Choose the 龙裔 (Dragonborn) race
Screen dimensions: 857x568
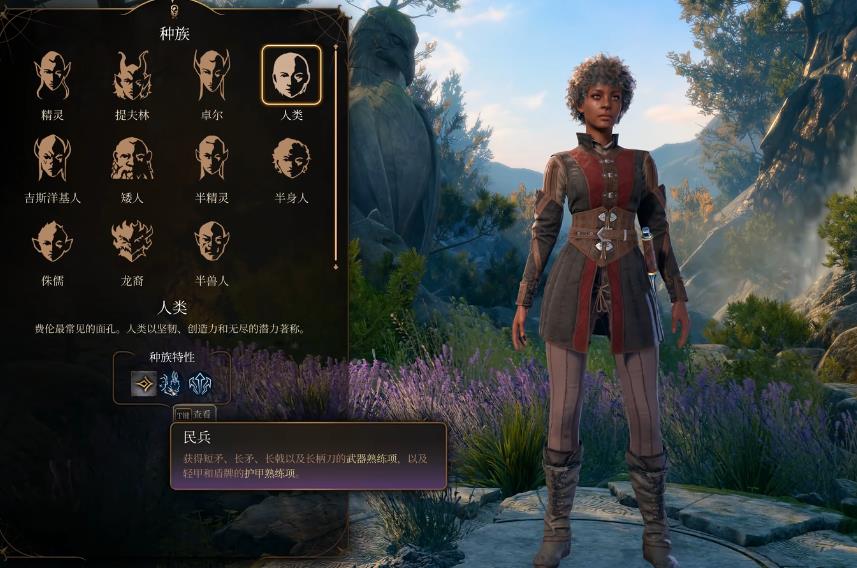point(132,241)
